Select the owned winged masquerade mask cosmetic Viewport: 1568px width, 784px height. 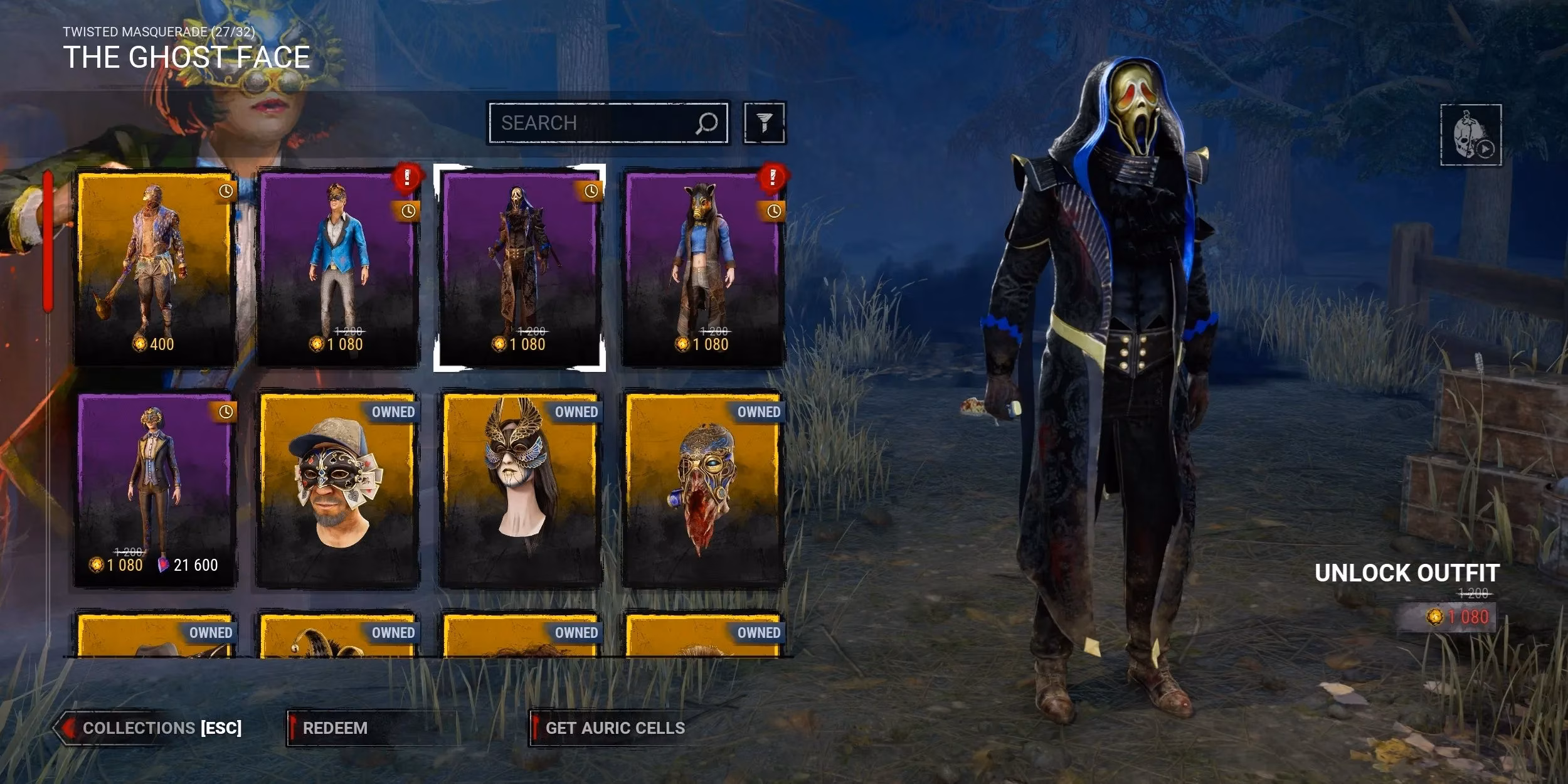[519, 489]
